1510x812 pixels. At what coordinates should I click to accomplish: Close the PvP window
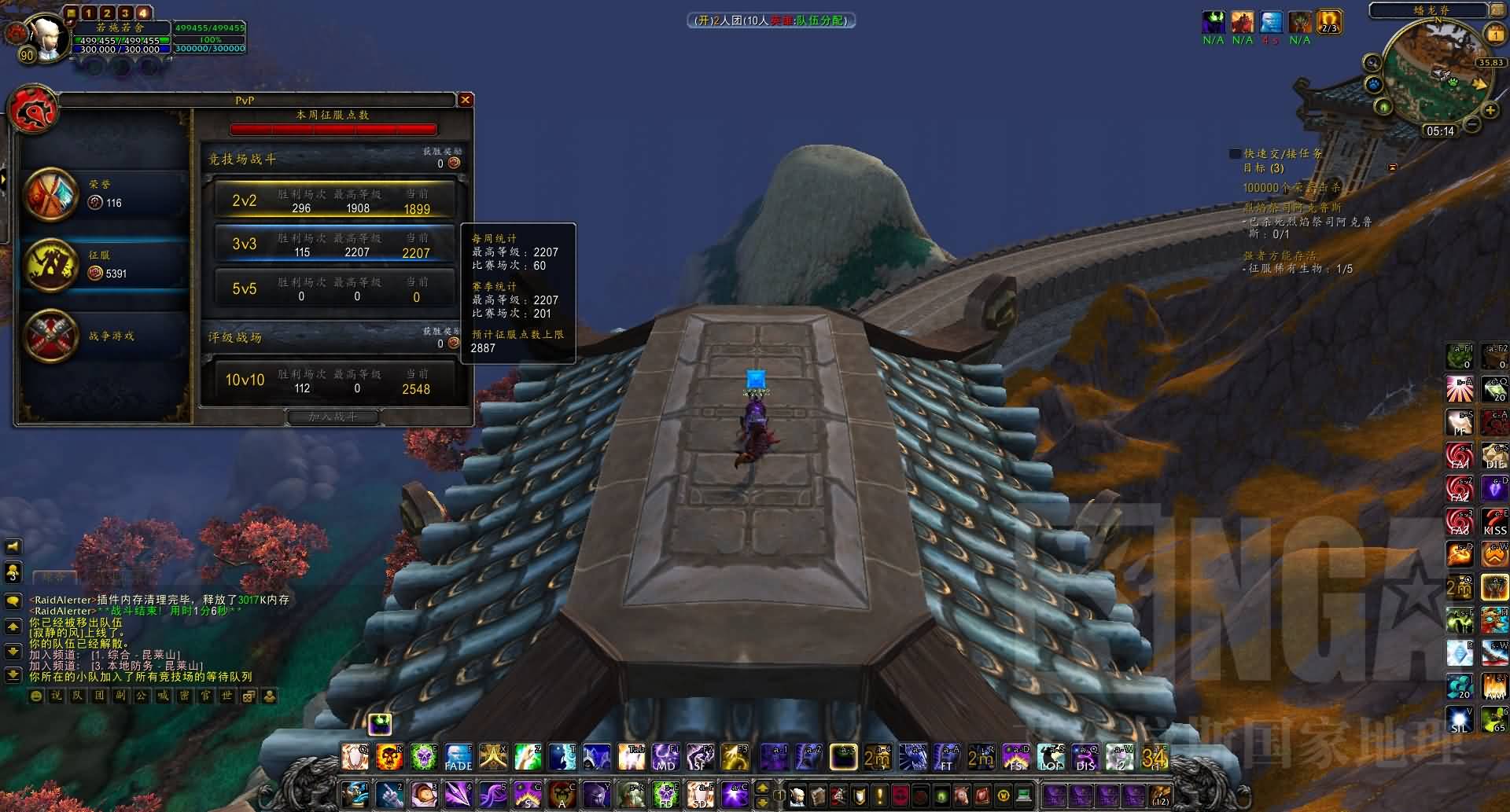(465, 100)
